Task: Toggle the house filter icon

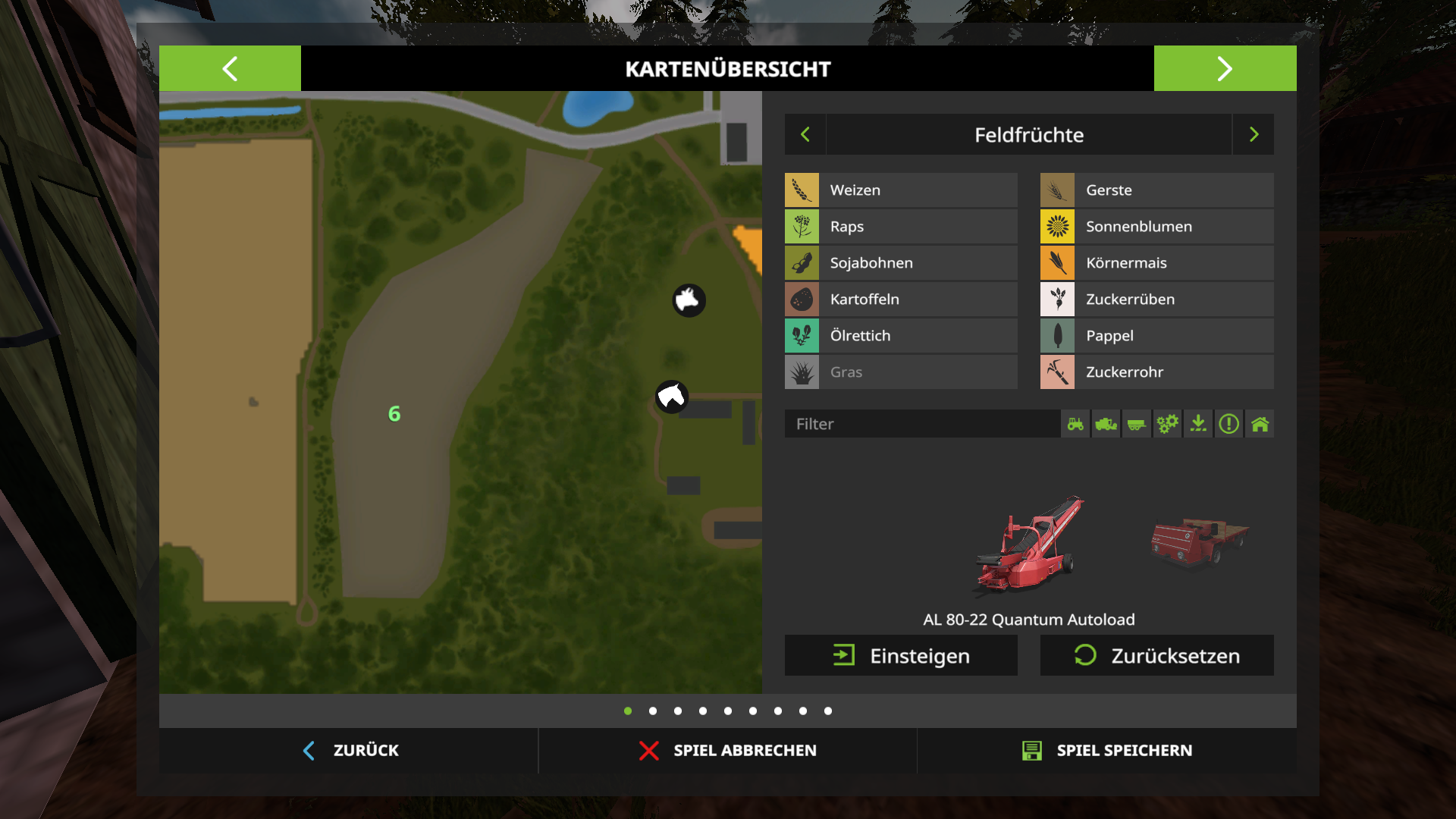Action: pyautogui.click(x=1260, y=424)
